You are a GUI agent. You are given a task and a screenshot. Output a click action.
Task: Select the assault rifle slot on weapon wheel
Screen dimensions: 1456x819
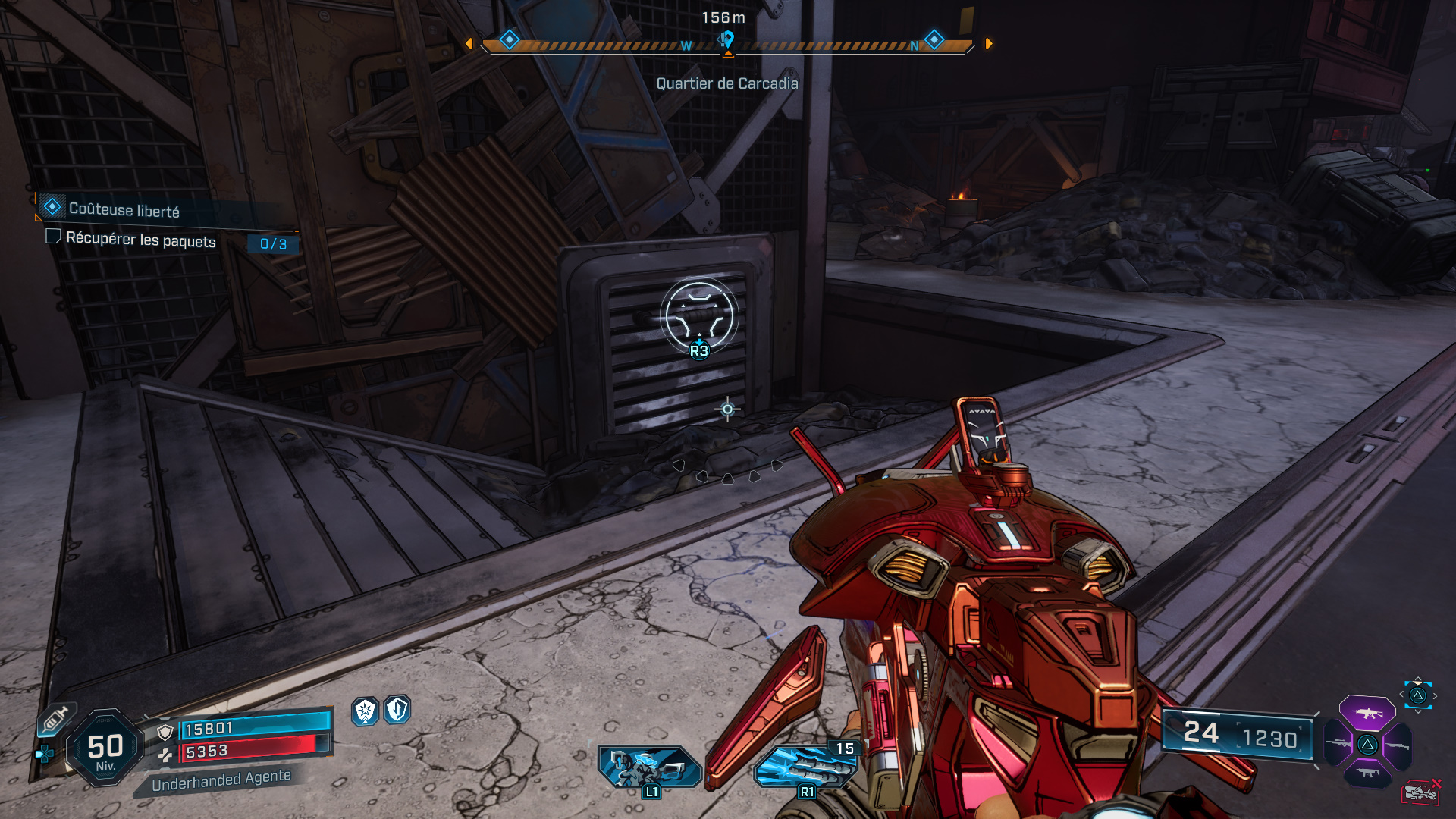coord(1367,712)
